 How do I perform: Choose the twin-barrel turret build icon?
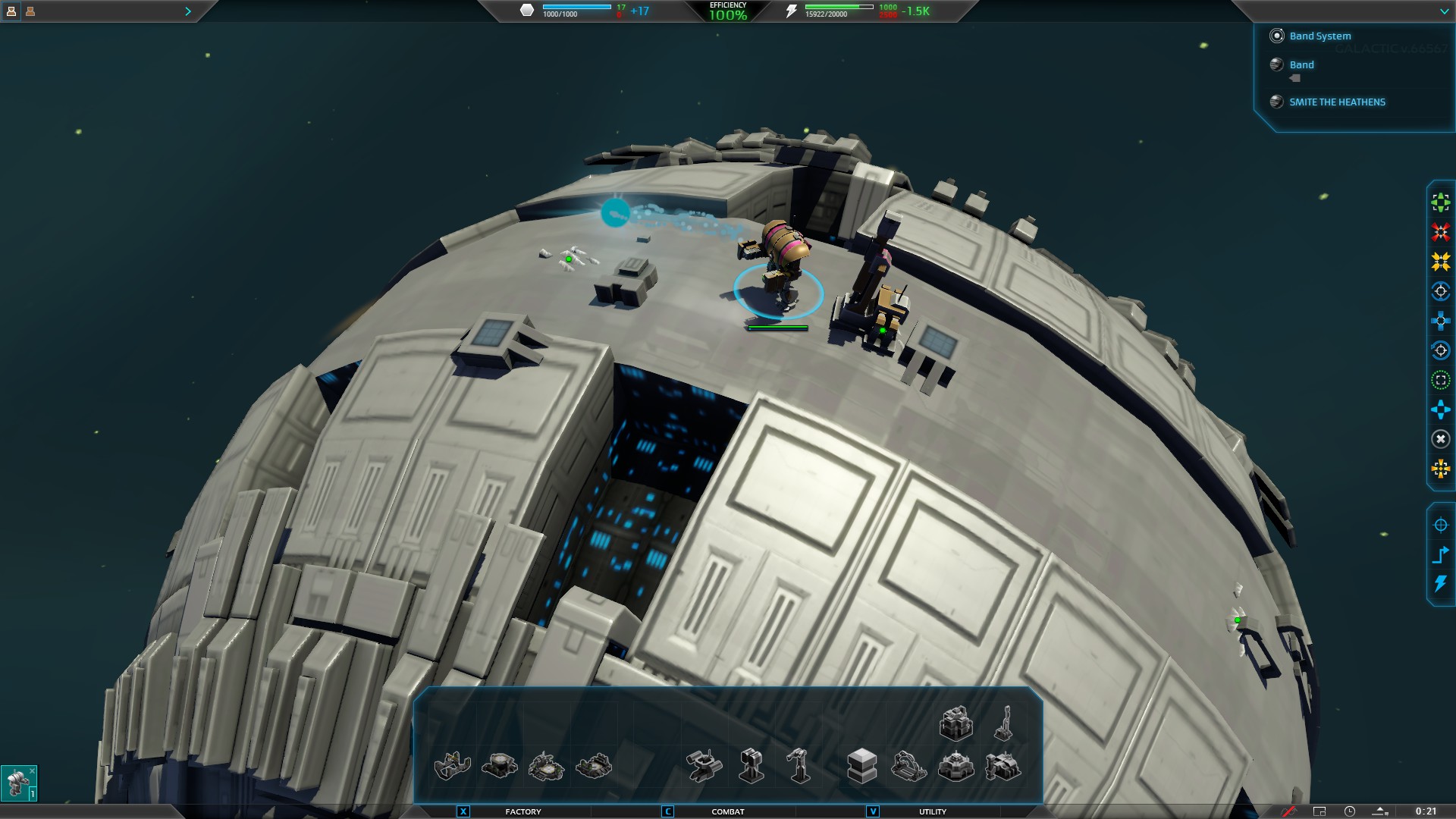pos(751,765)
